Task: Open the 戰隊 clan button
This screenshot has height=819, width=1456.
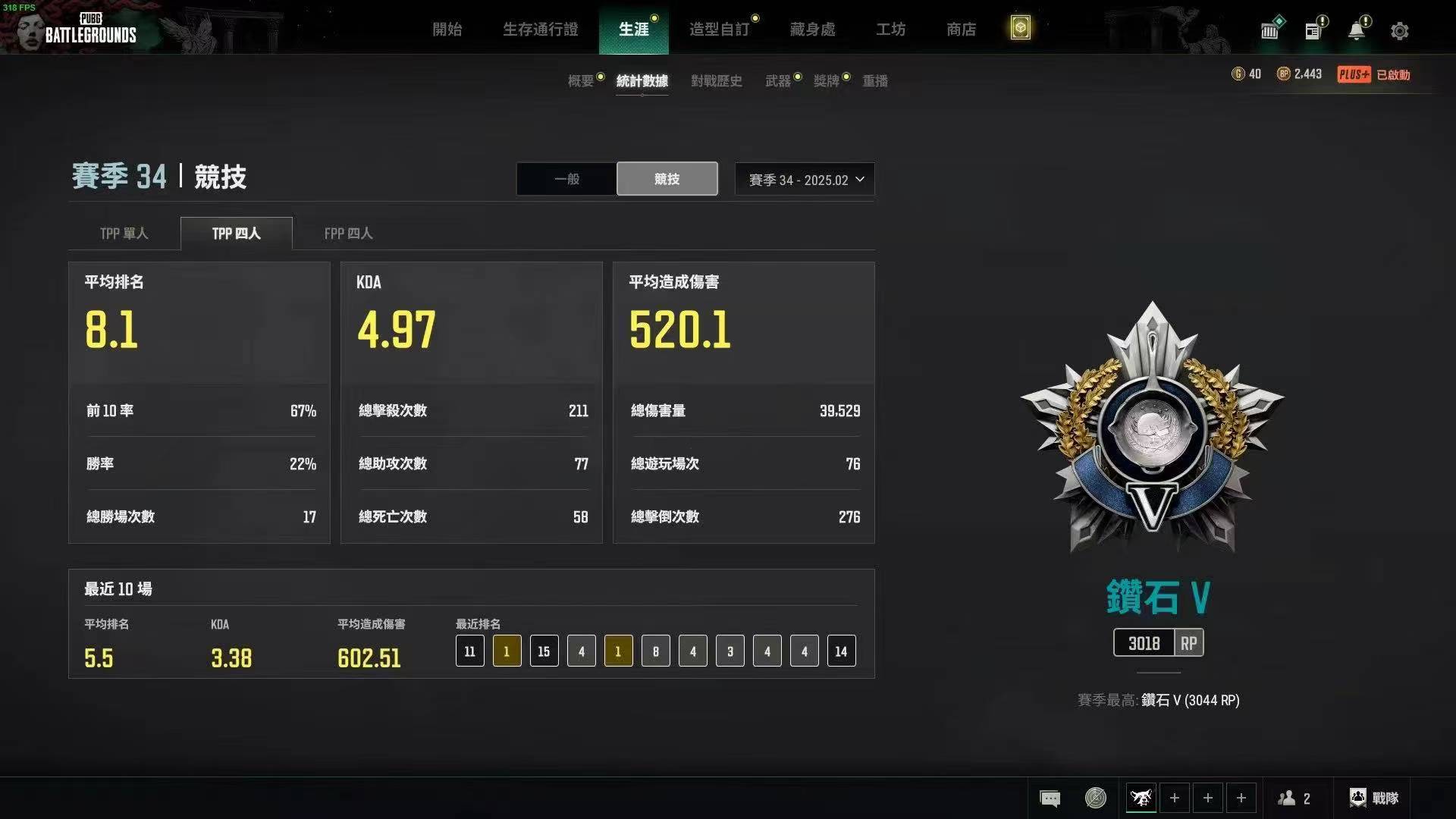Action: [1374, 798]
